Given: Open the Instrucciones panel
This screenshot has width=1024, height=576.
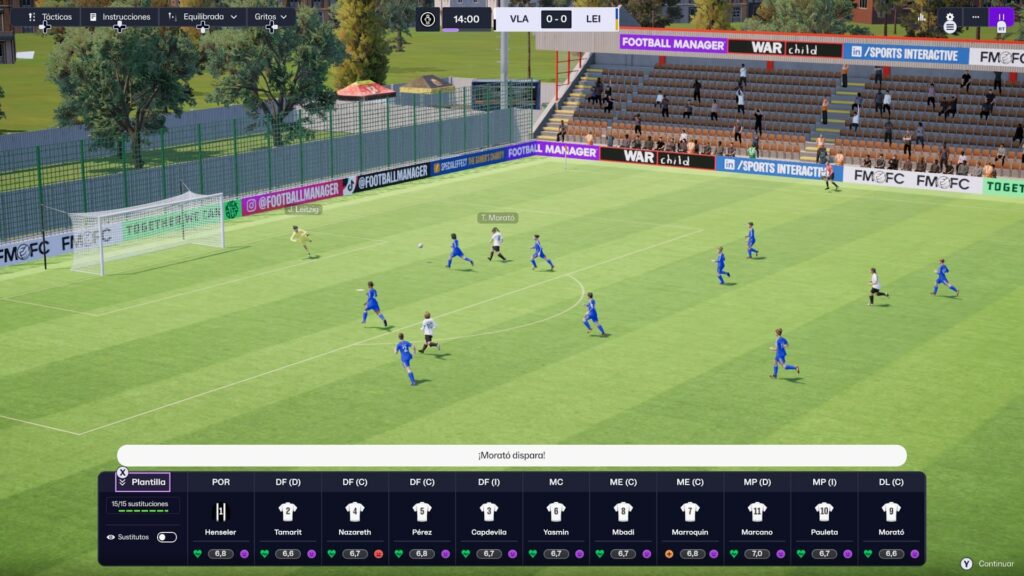Looking at the screenshot, I should (120, 17).
